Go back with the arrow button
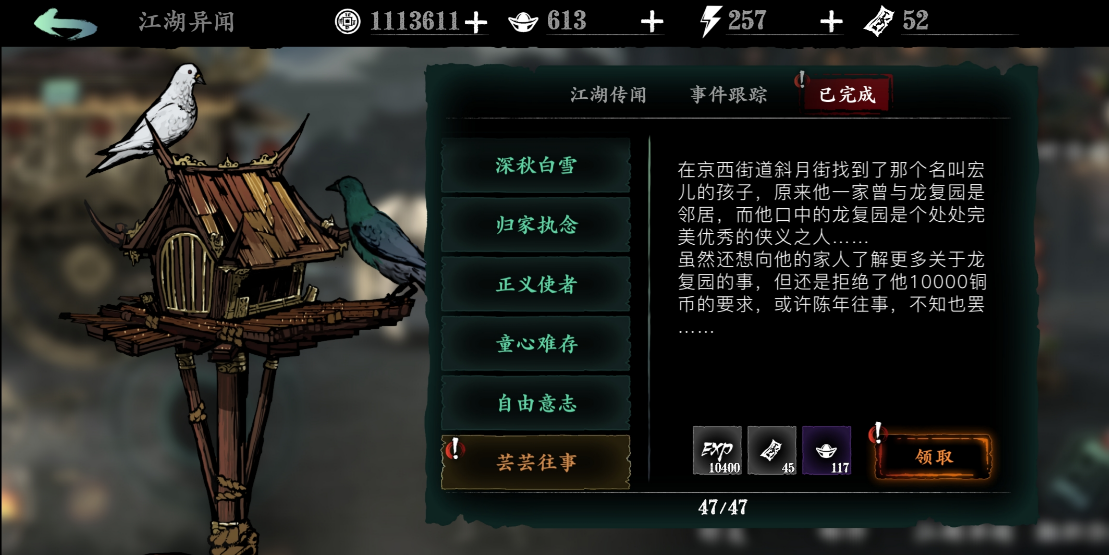The height and width of the screenshot is (555, 1109). [x=65, y=22]
